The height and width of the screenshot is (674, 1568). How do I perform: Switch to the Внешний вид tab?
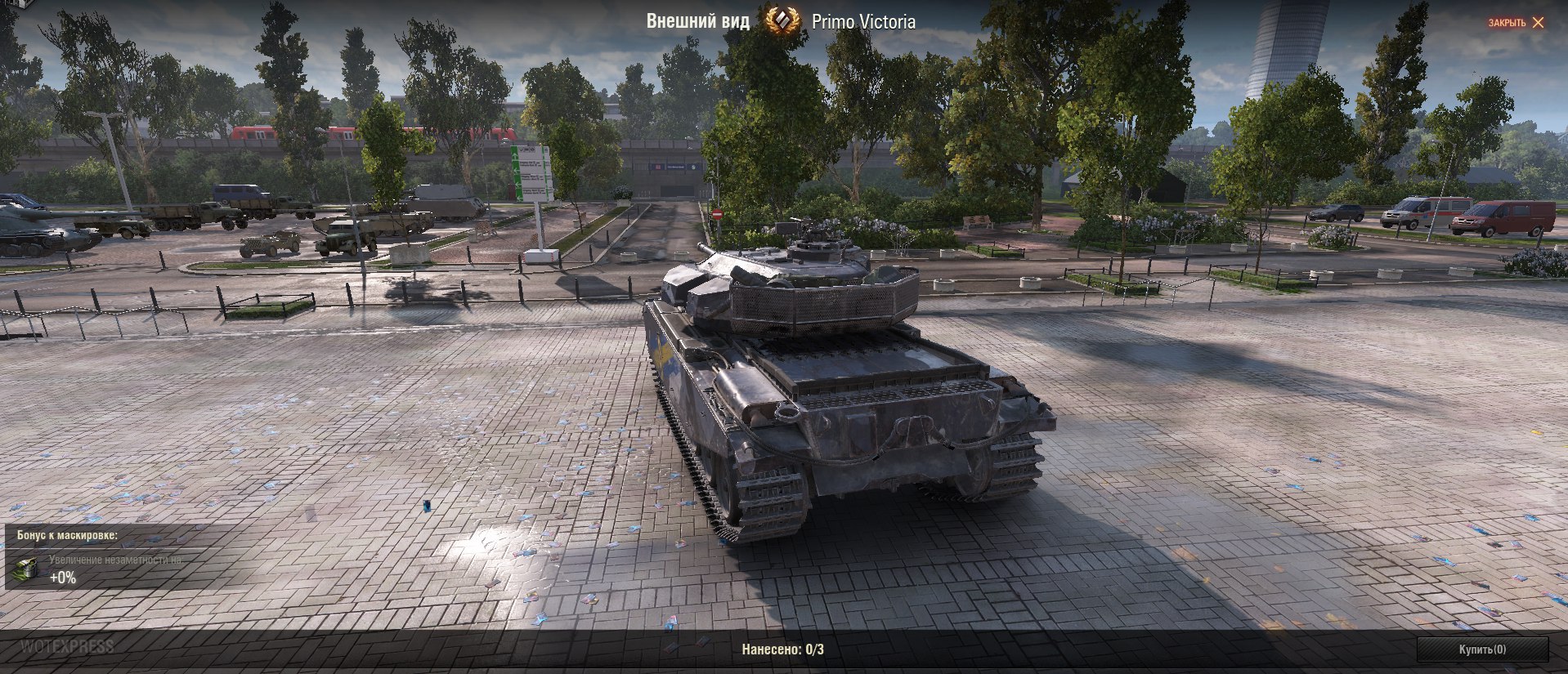click(x=699, y=22)
